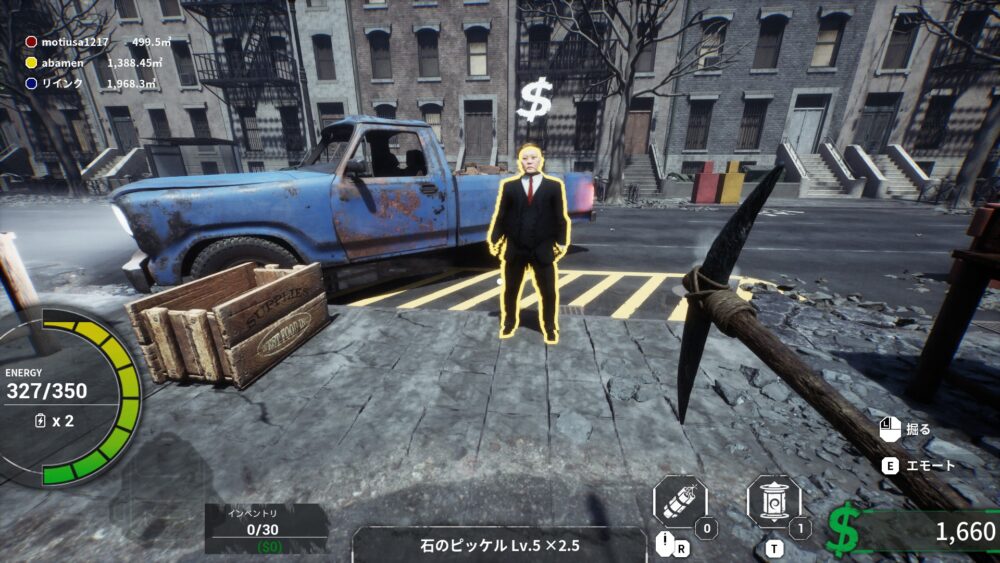This screenshot has width=1000, height=563.
Task: Select the dynamite item icon
Action: click(x=680, y=503)
